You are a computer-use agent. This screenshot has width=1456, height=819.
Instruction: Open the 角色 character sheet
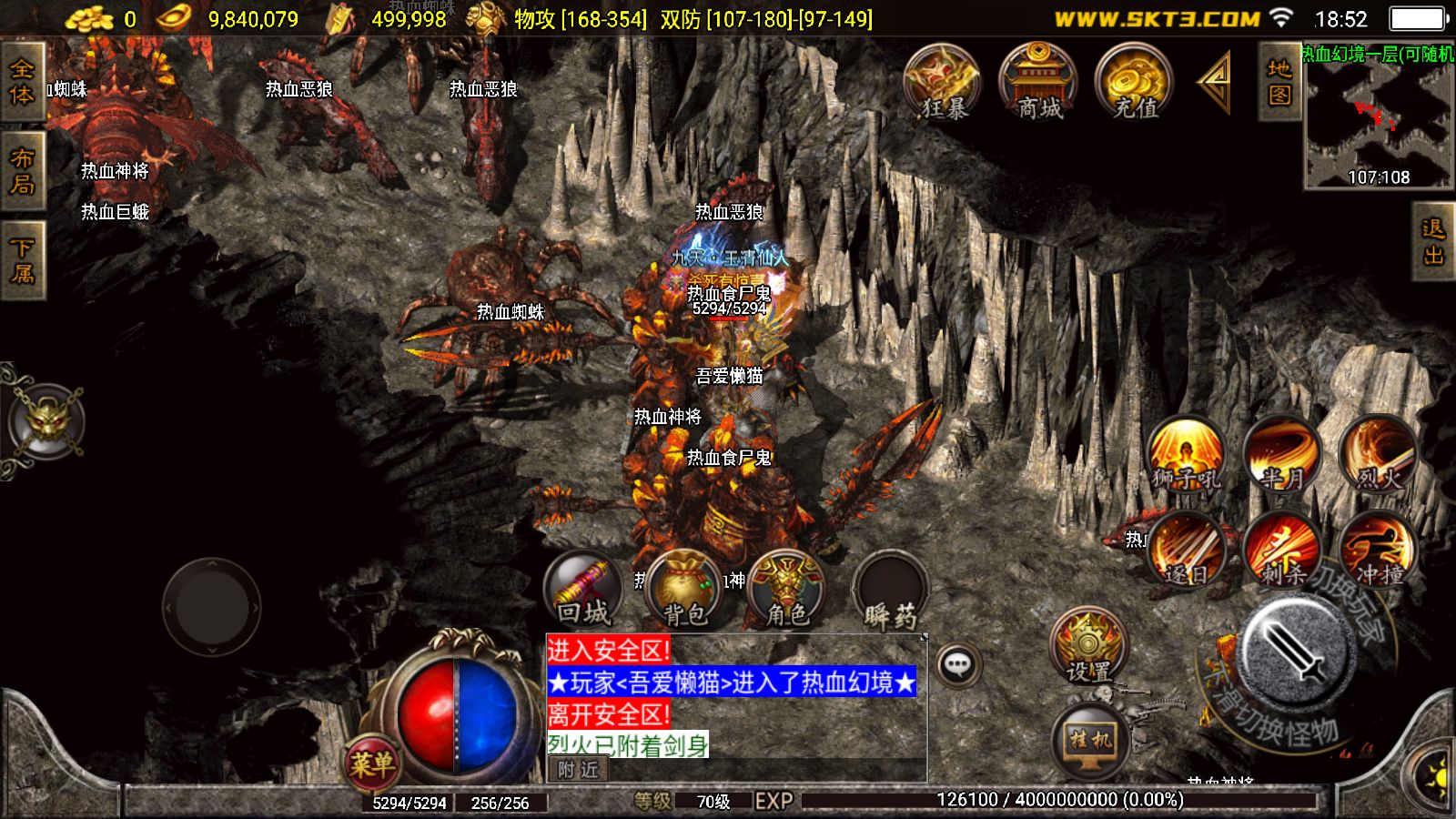787,590
